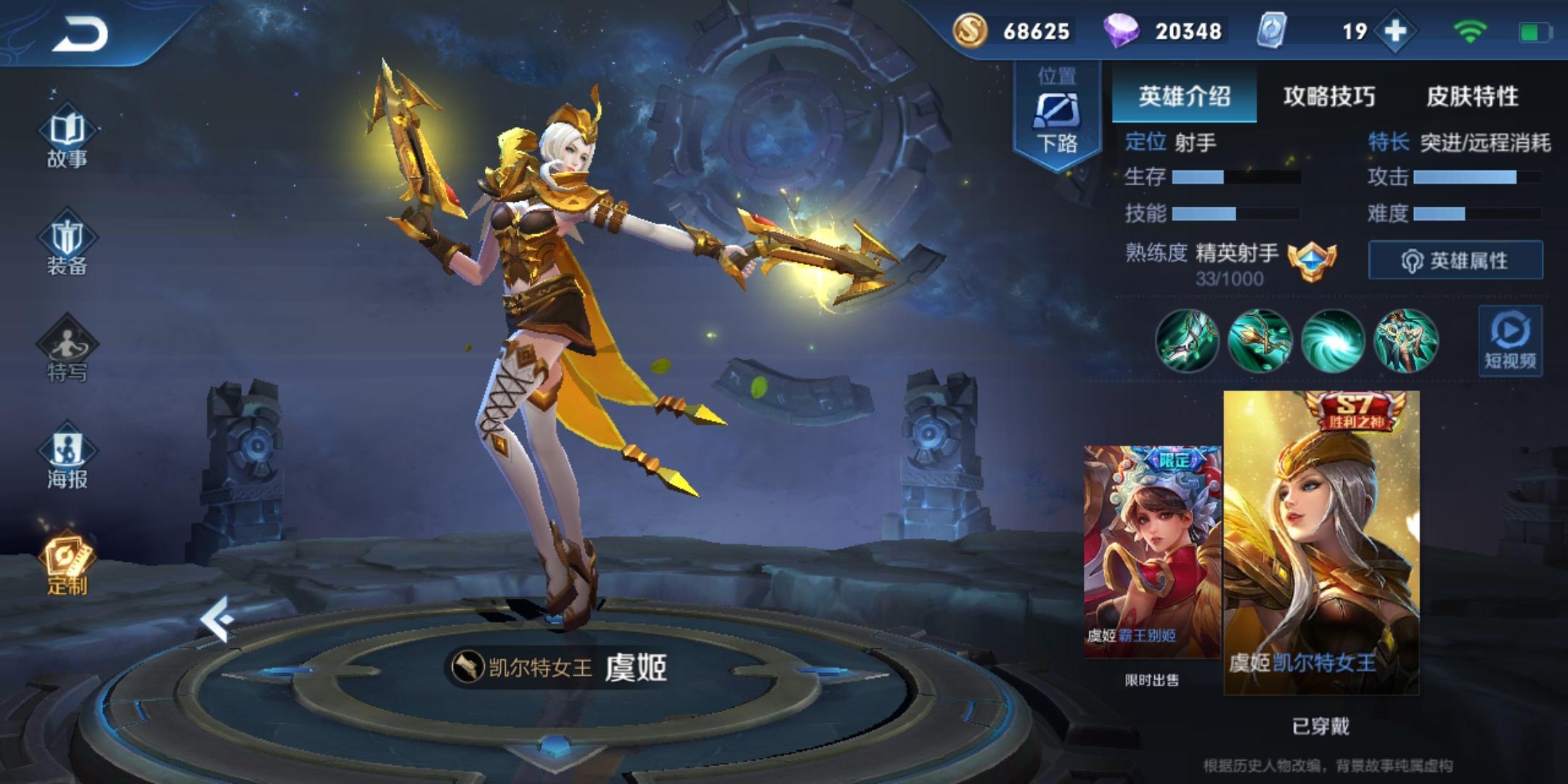Select the 霸王别姬 limited skin card
This screenshot has width=1568, height=784.
tap(1152, 552)
